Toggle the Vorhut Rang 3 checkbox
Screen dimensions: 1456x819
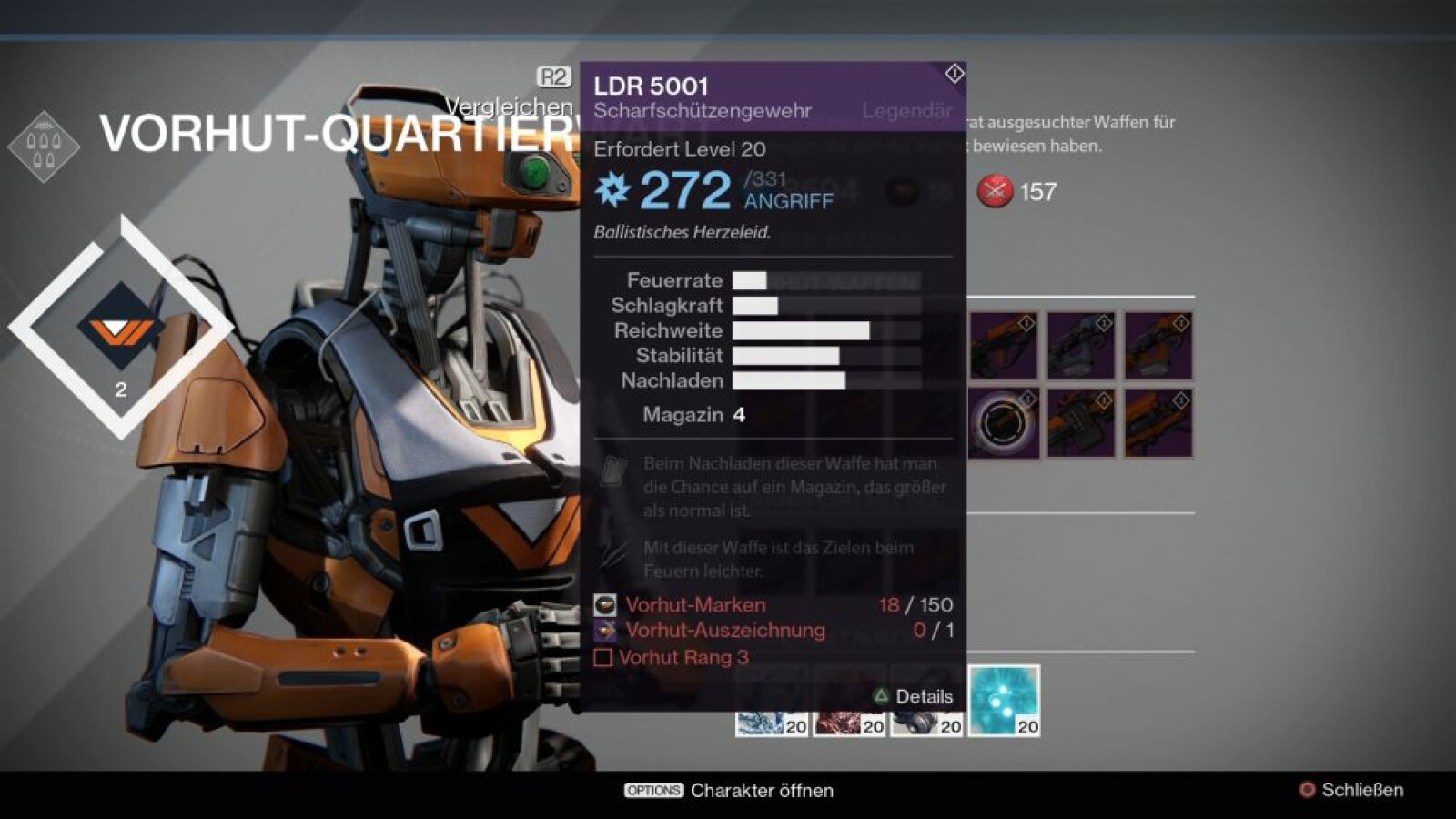click(603, 657)
